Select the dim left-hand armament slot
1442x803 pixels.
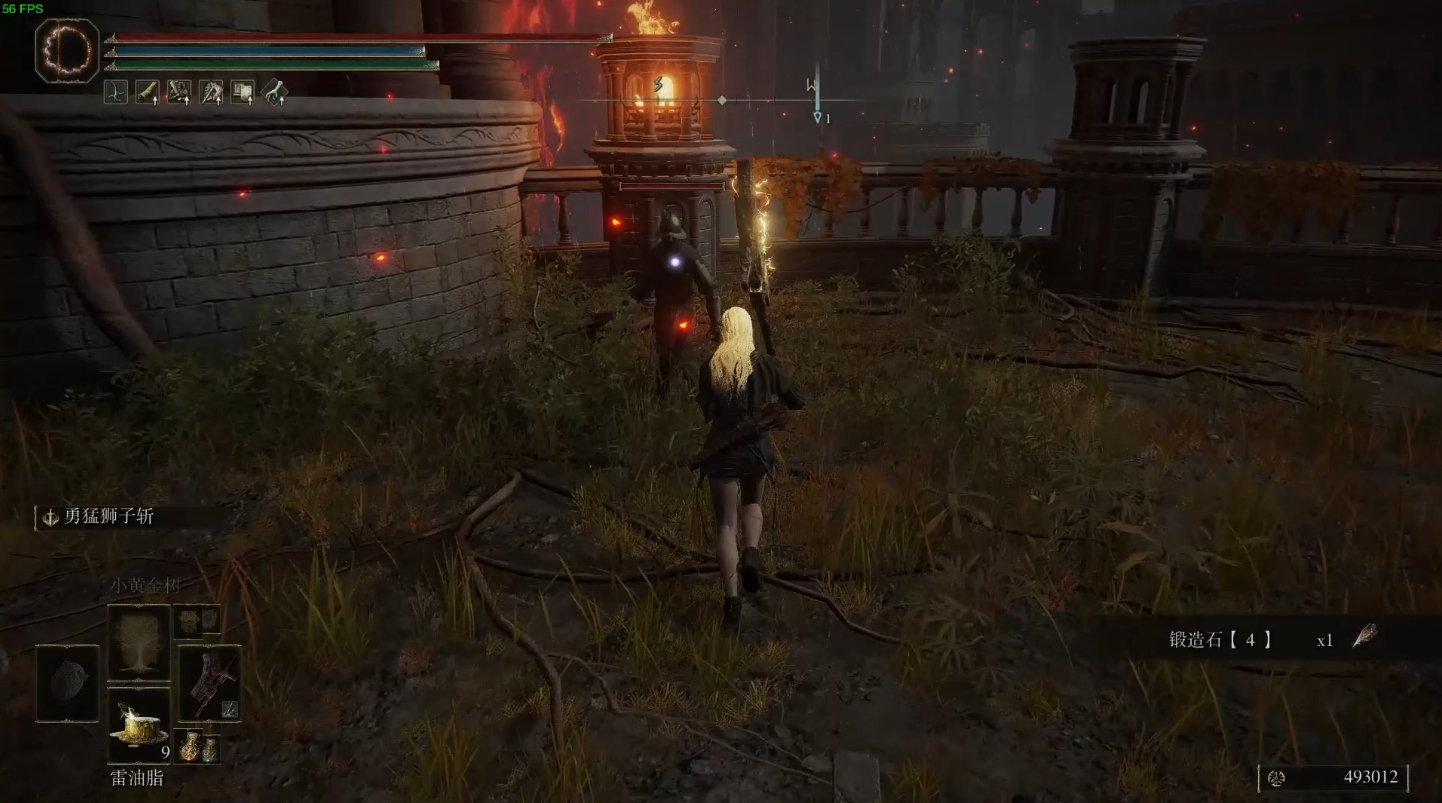68,683
